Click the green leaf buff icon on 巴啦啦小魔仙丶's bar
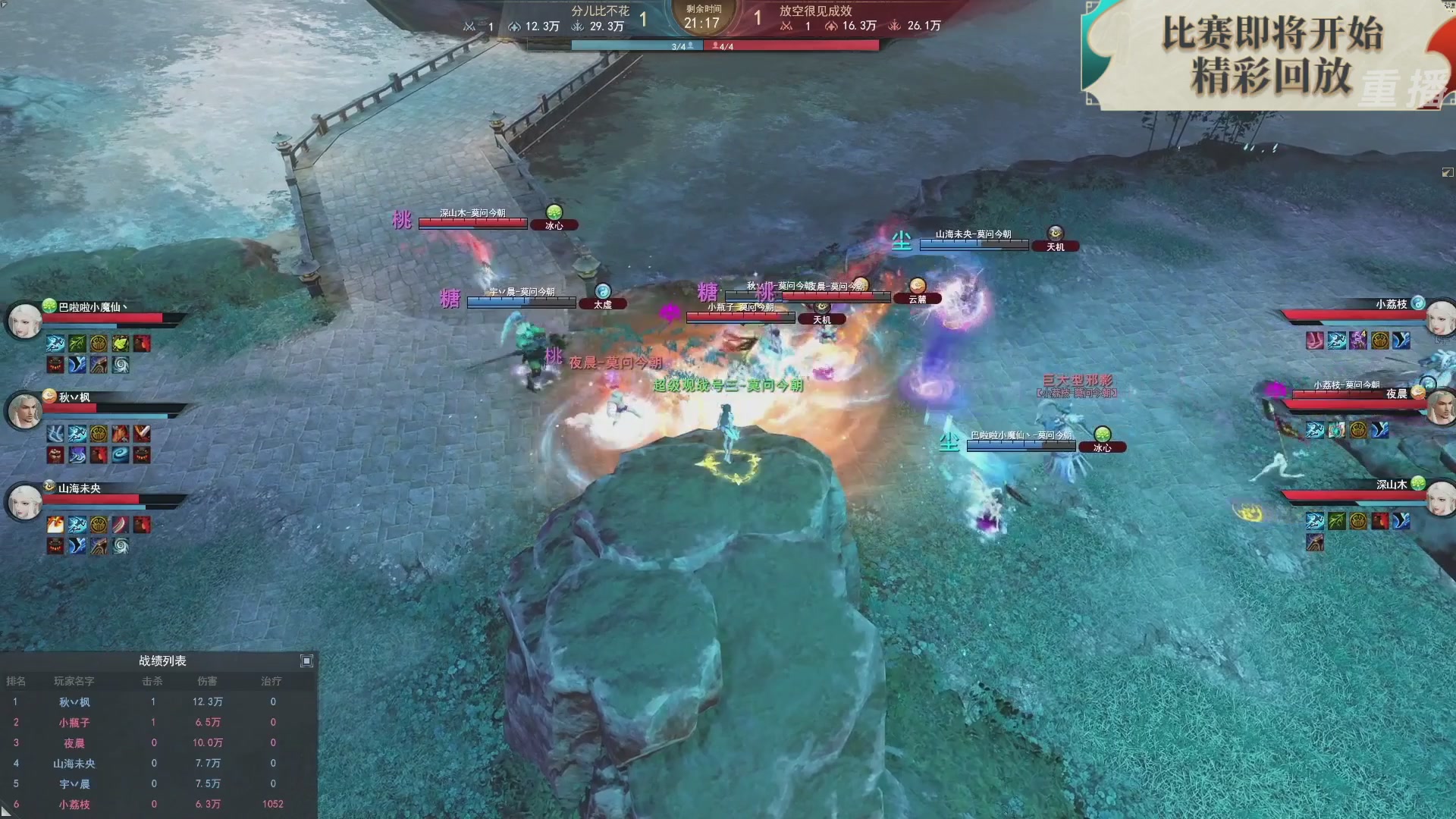This screenshot has width=1456, height=819. click(121, 344)
